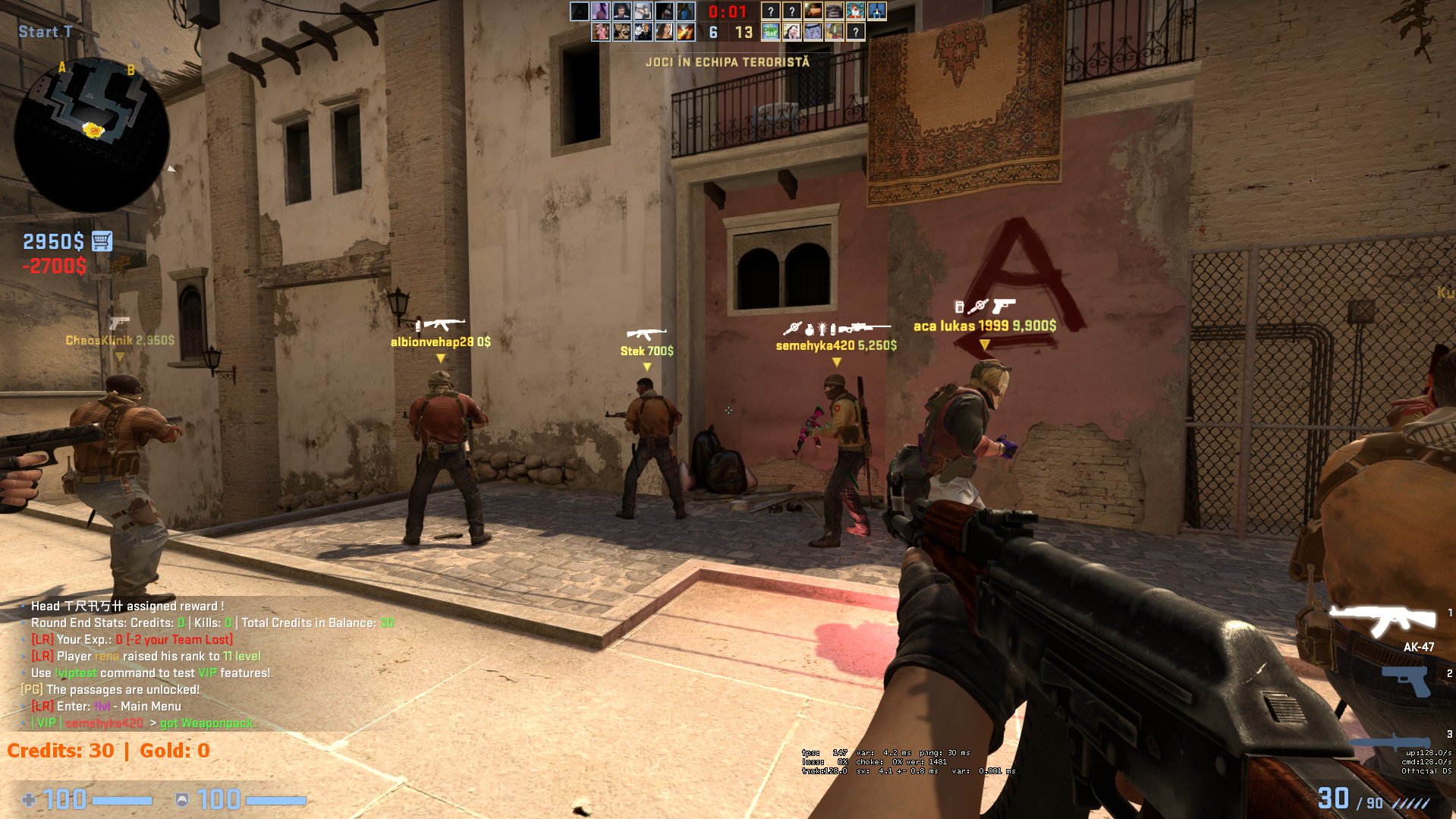Click the Start T label
The width and height of the screenshot is (1456, 819).
pyautogui.click(x=46, y=32)
